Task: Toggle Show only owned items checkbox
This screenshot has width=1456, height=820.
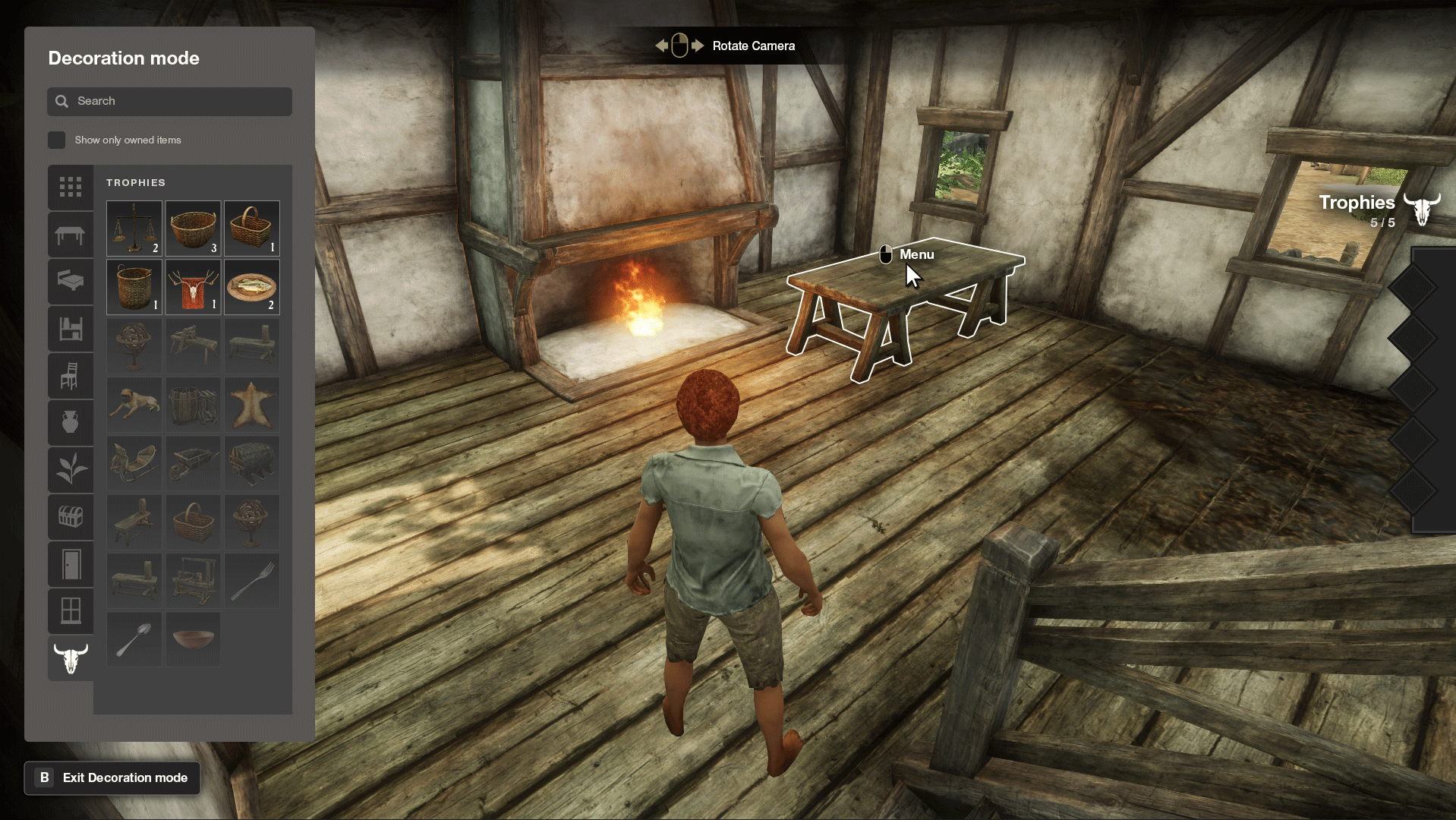Action: pyautogui.click(x=57, y=140)
